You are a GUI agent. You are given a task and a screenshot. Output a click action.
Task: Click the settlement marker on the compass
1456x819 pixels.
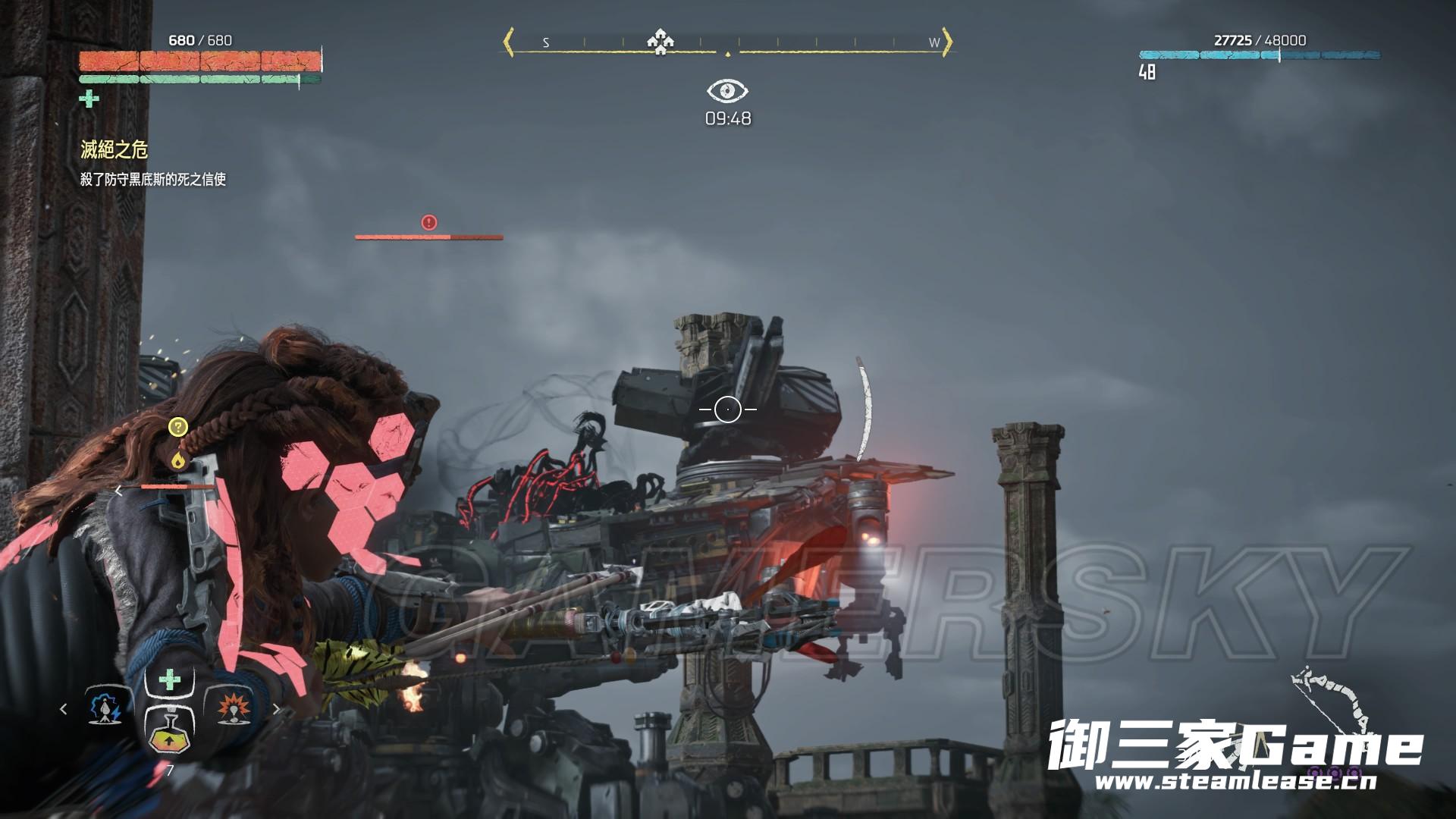(660, 42)
